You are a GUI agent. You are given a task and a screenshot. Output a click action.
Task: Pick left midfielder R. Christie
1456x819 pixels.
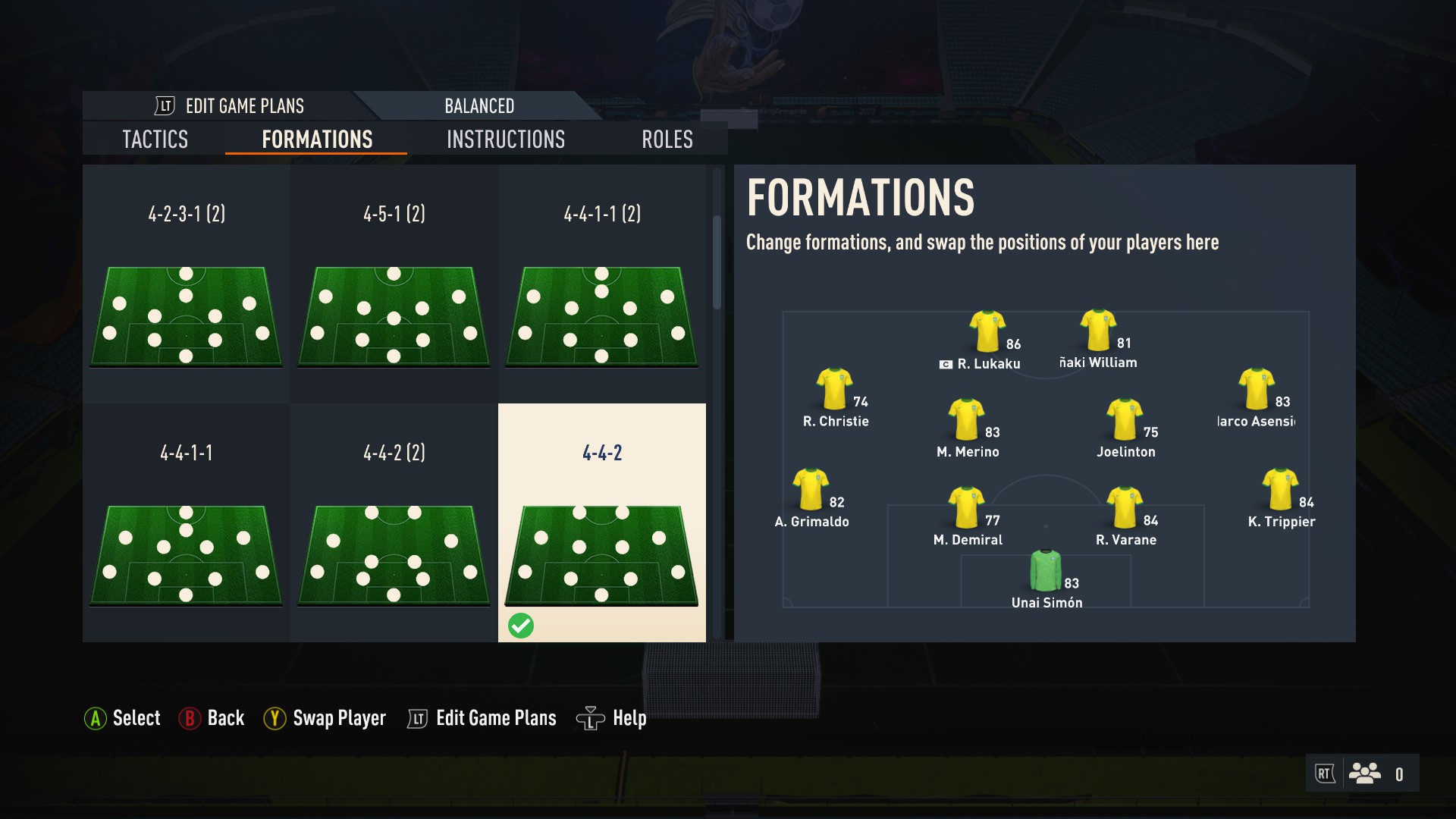pos(834,391)
